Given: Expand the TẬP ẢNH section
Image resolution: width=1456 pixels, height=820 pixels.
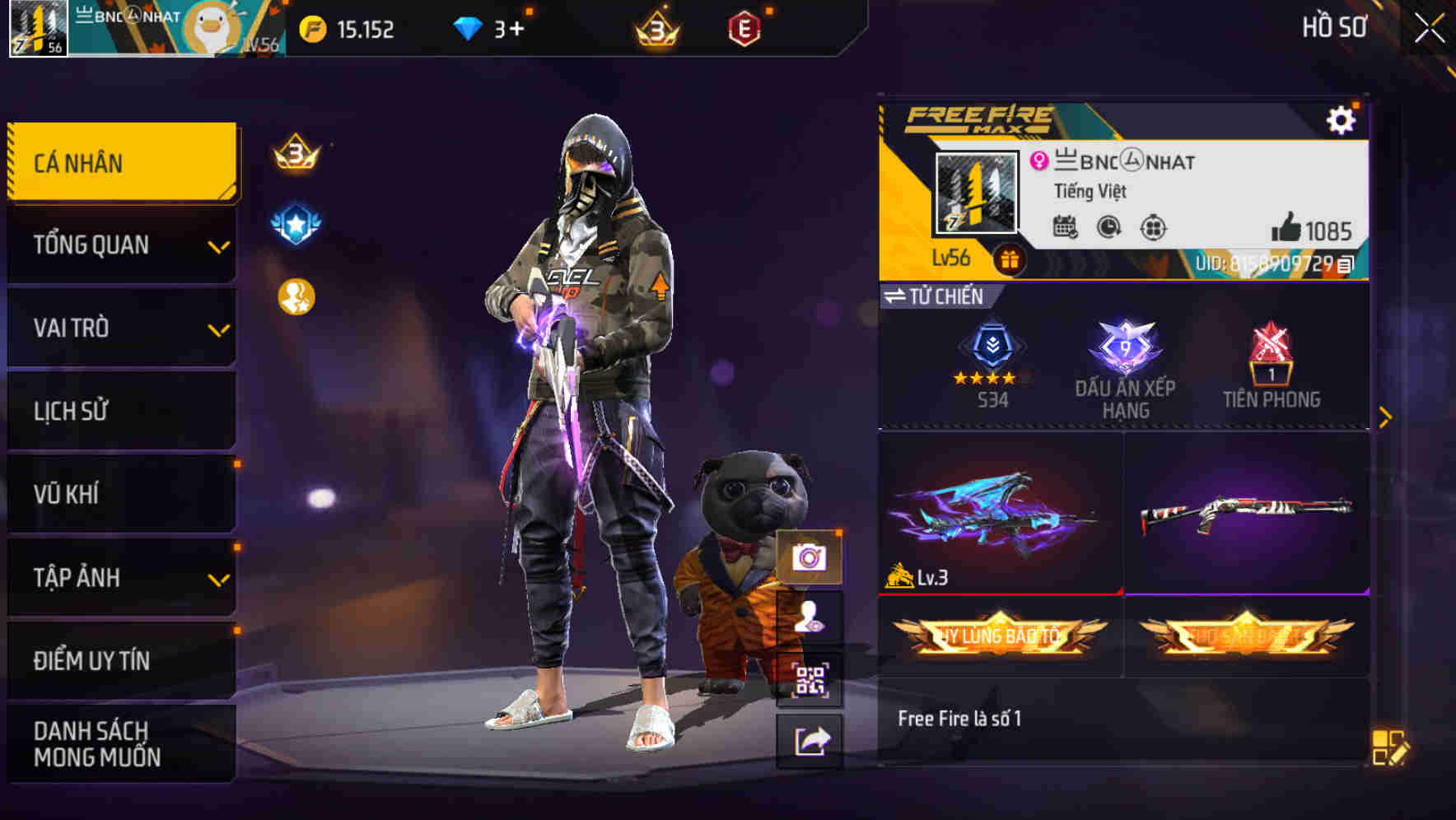Looking at the screenshot, I should click(x=121, y=578).
